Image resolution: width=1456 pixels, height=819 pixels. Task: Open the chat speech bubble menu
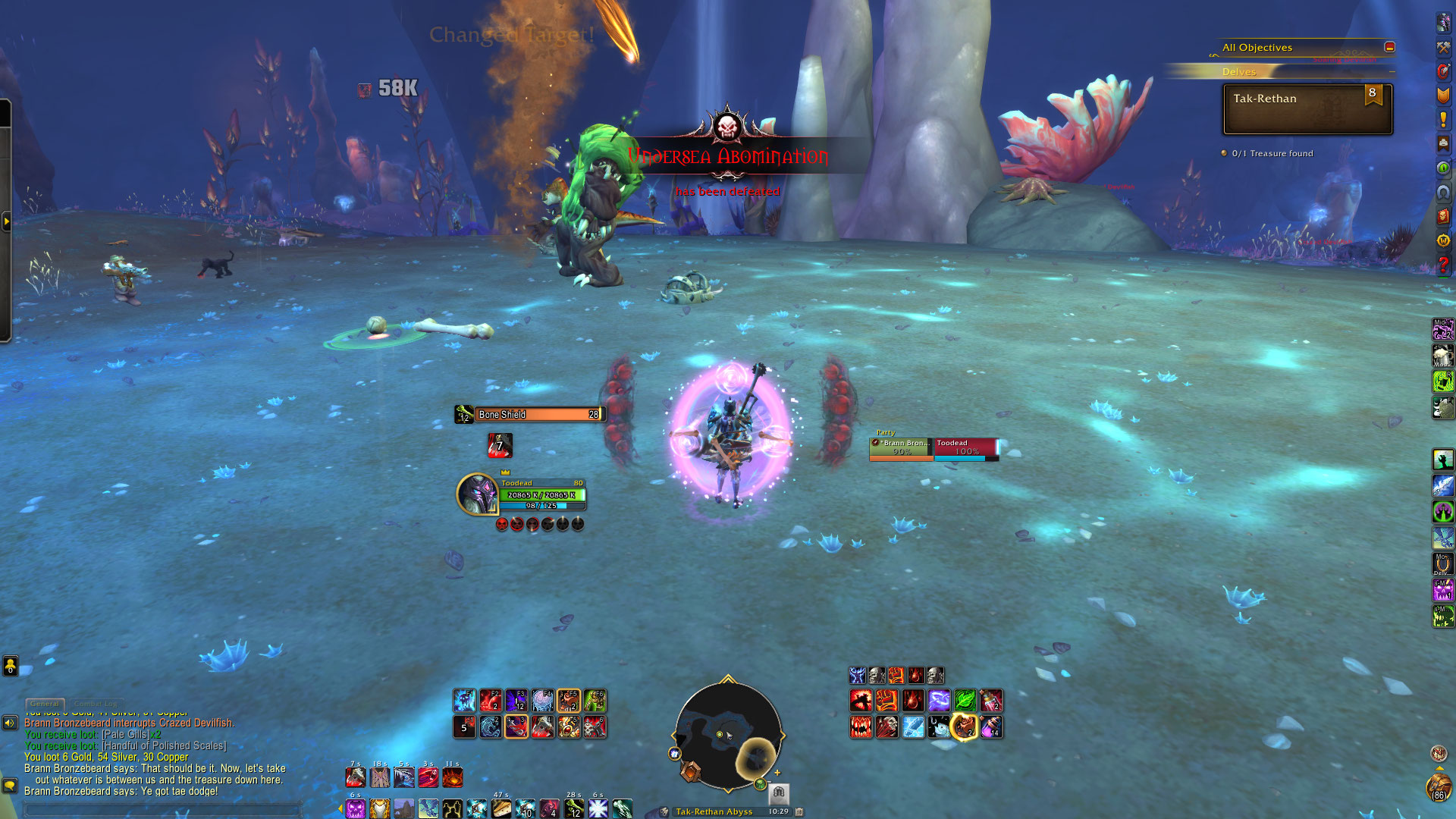coord(10,786)
